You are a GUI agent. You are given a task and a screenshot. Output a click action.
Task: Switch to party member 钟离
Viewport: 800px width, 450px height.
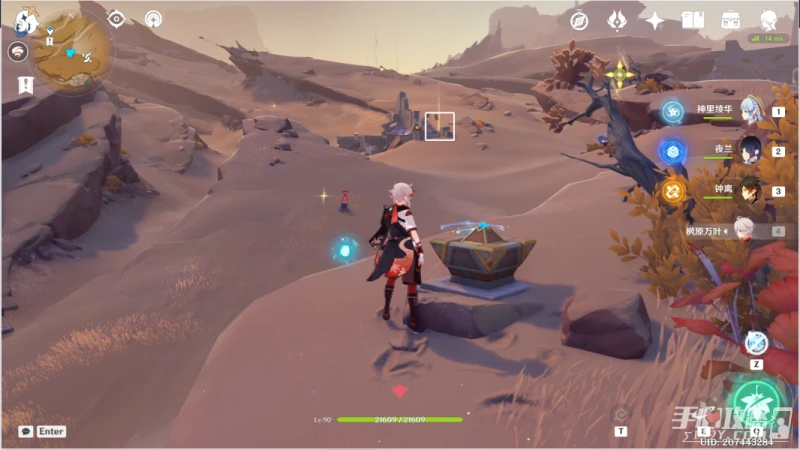click(742, 190)
